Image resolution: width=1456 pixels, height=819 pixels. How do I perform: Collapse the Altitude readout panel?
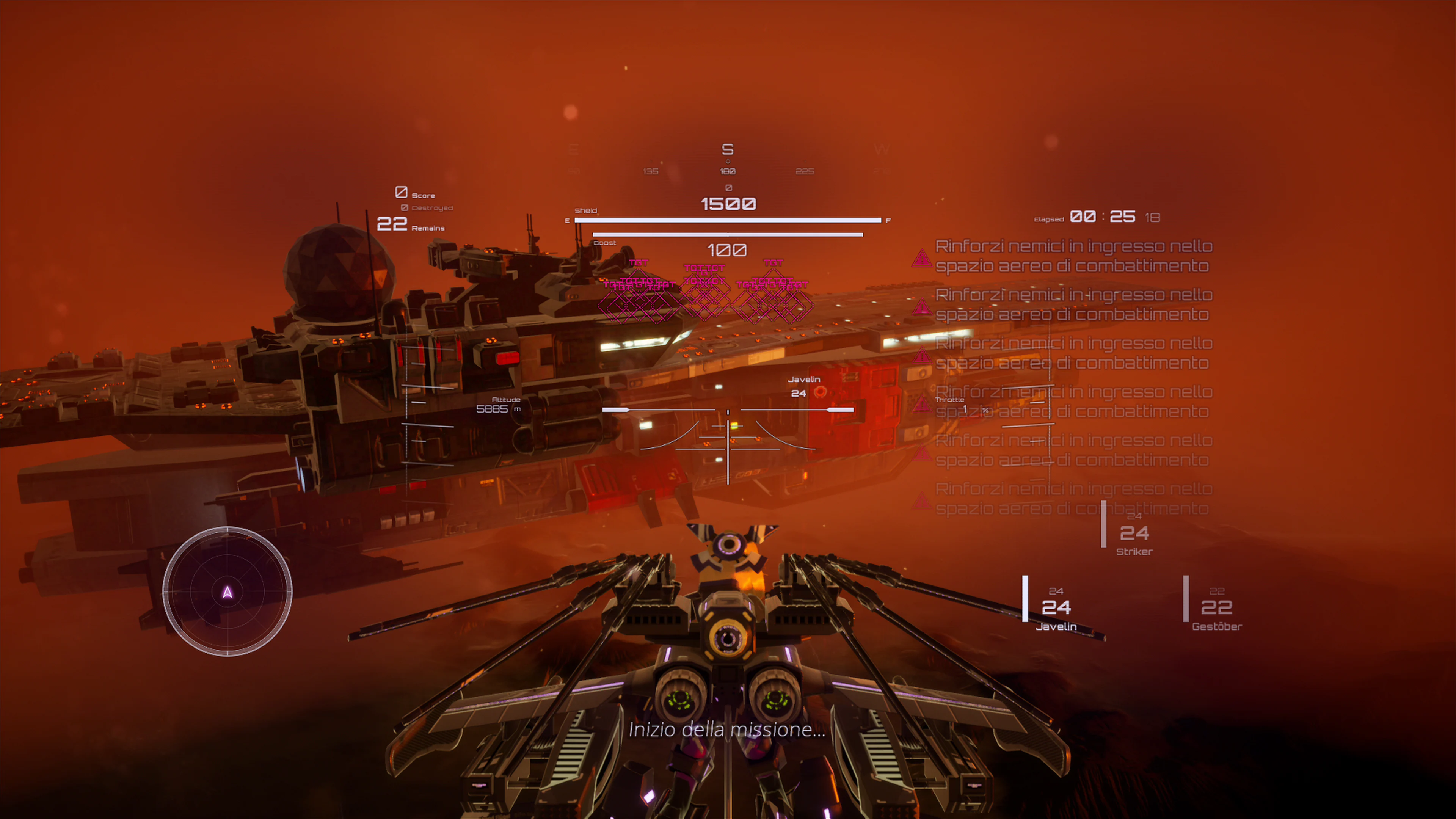(499, 404)
